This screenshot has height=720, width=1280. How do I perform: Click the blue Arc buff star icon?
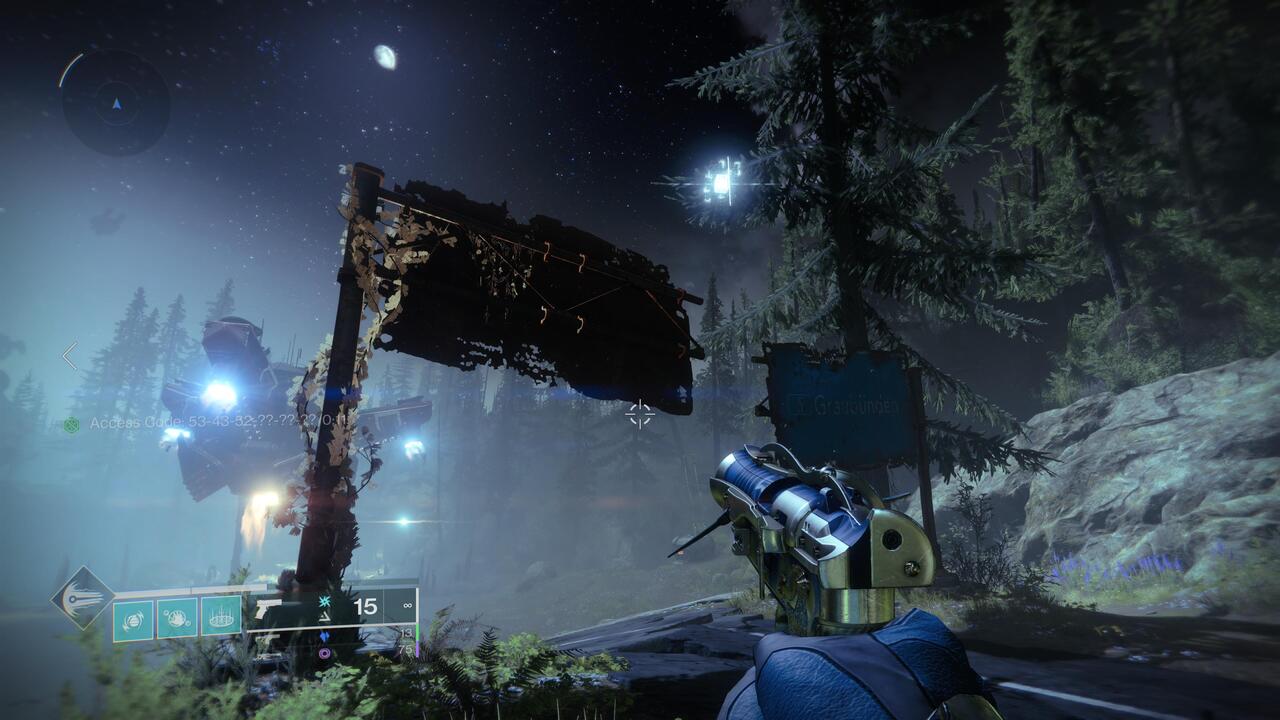point(325,602)
